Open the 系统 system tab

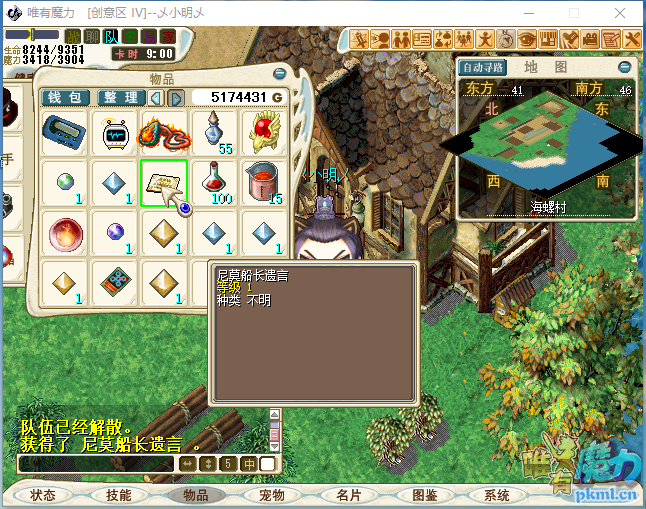(x=497, y=495)
